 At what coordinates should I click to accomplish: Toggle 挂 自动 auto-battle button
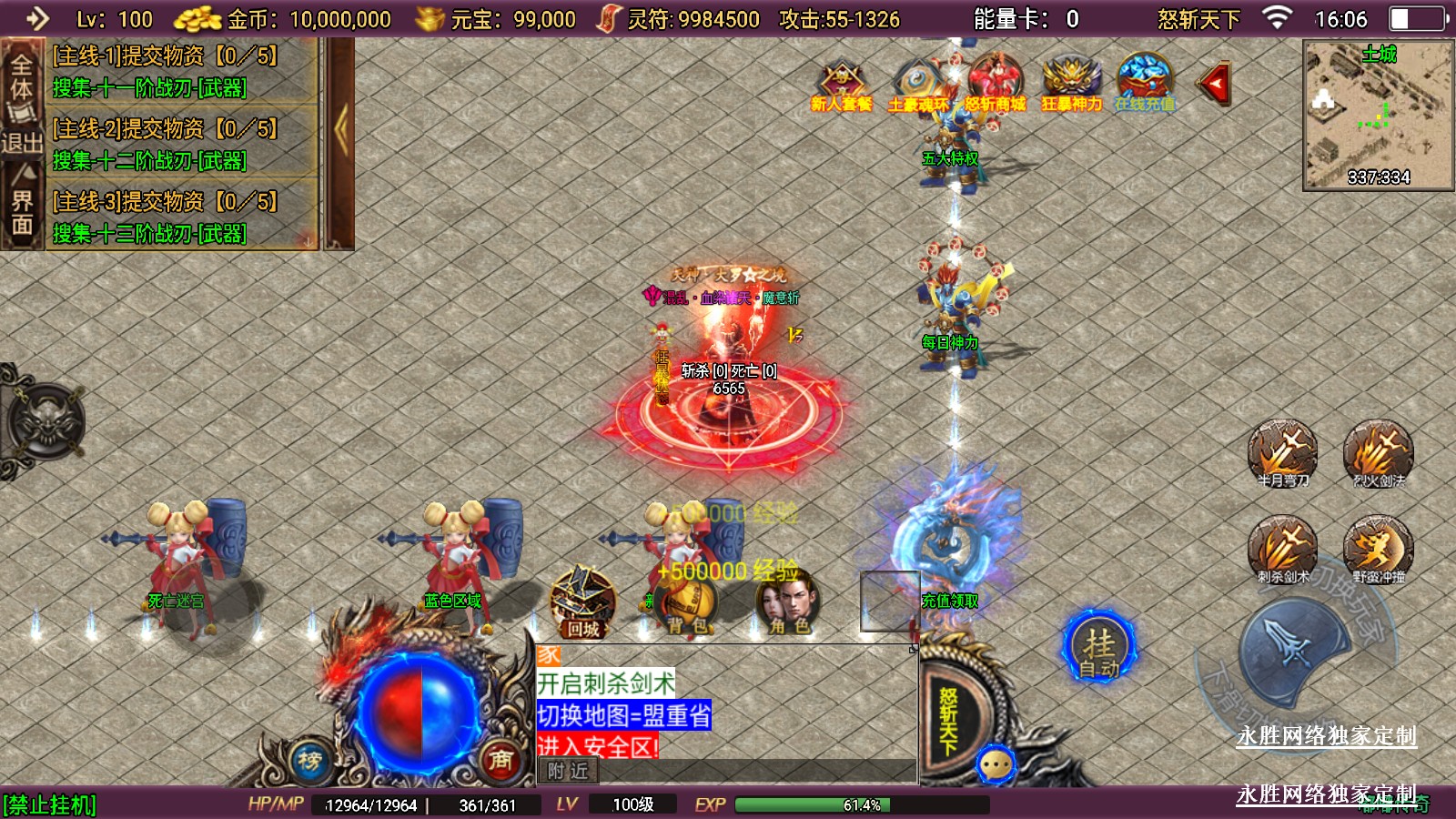1099,648
